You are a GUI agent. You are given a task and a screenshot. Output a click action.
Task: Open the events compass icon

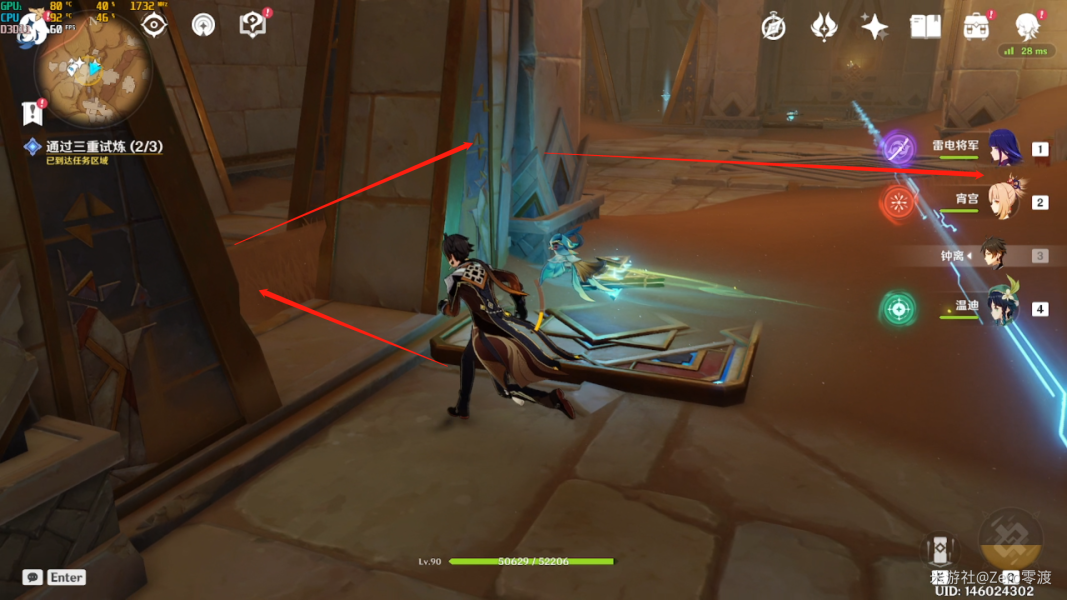(773, 27)
